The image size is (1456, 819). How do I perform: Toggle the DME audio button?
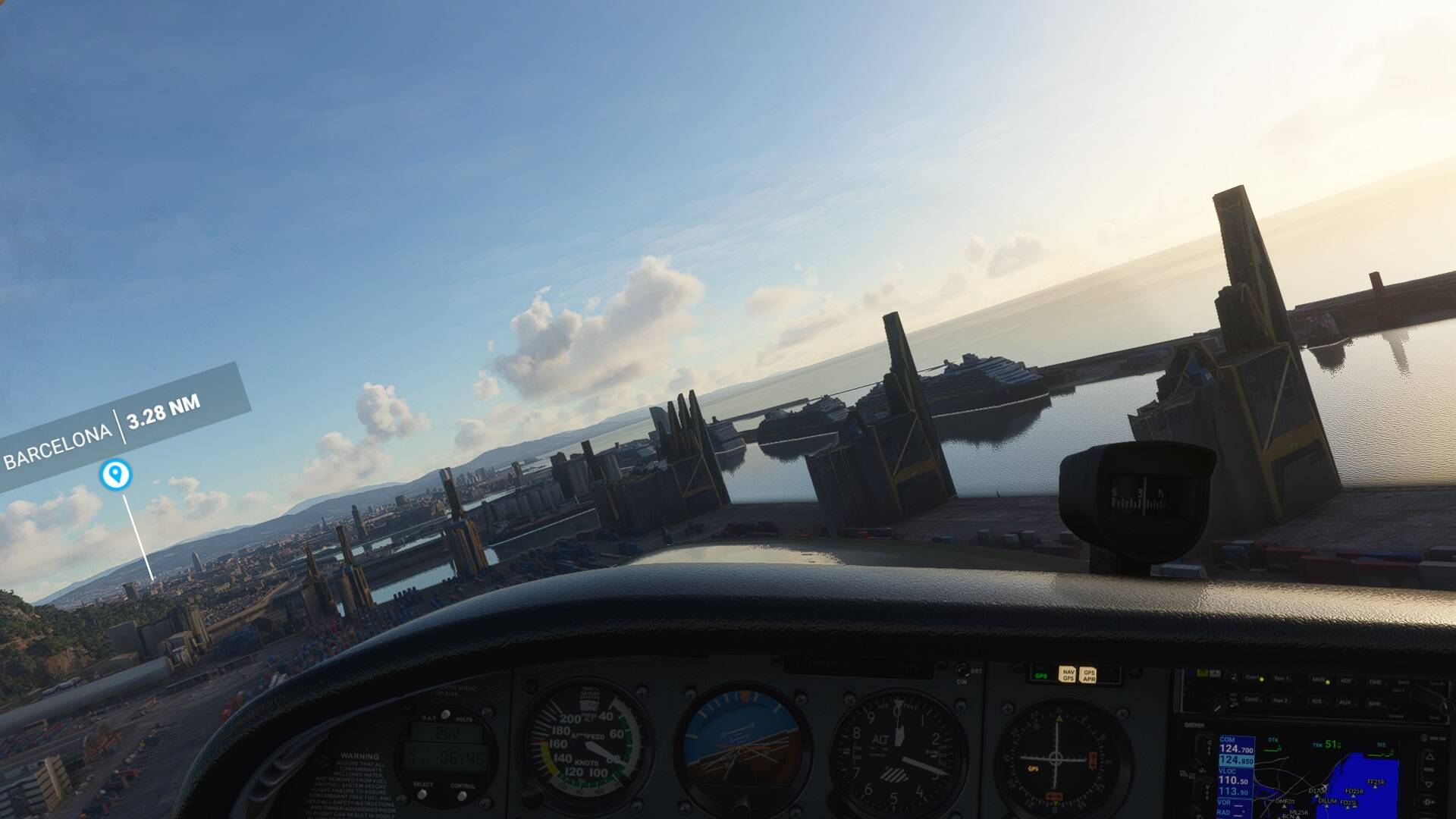pyautogui.click(x=1376, y=682)
